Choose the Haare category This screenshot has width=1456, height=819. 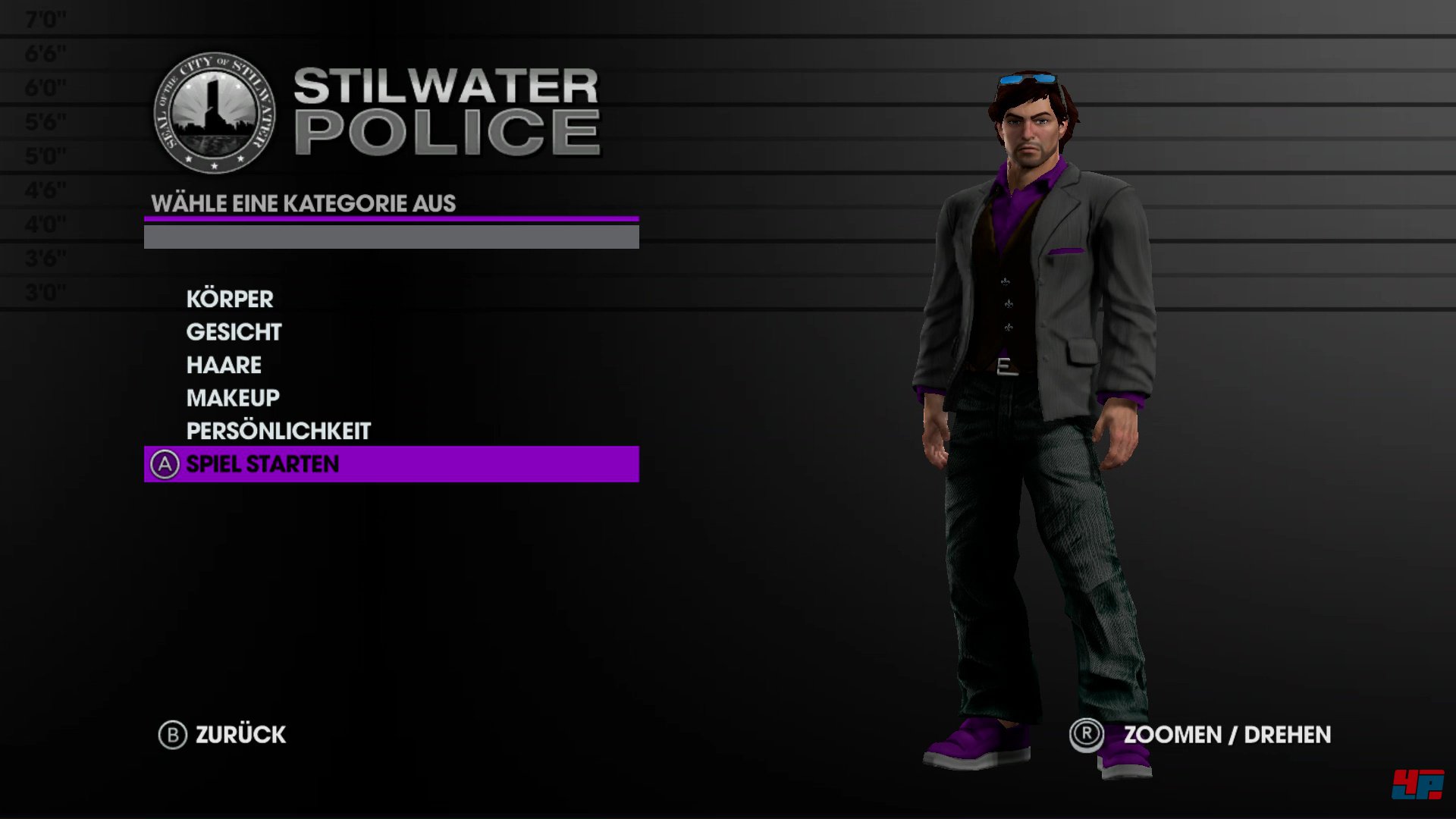click(x=224, y=365)
